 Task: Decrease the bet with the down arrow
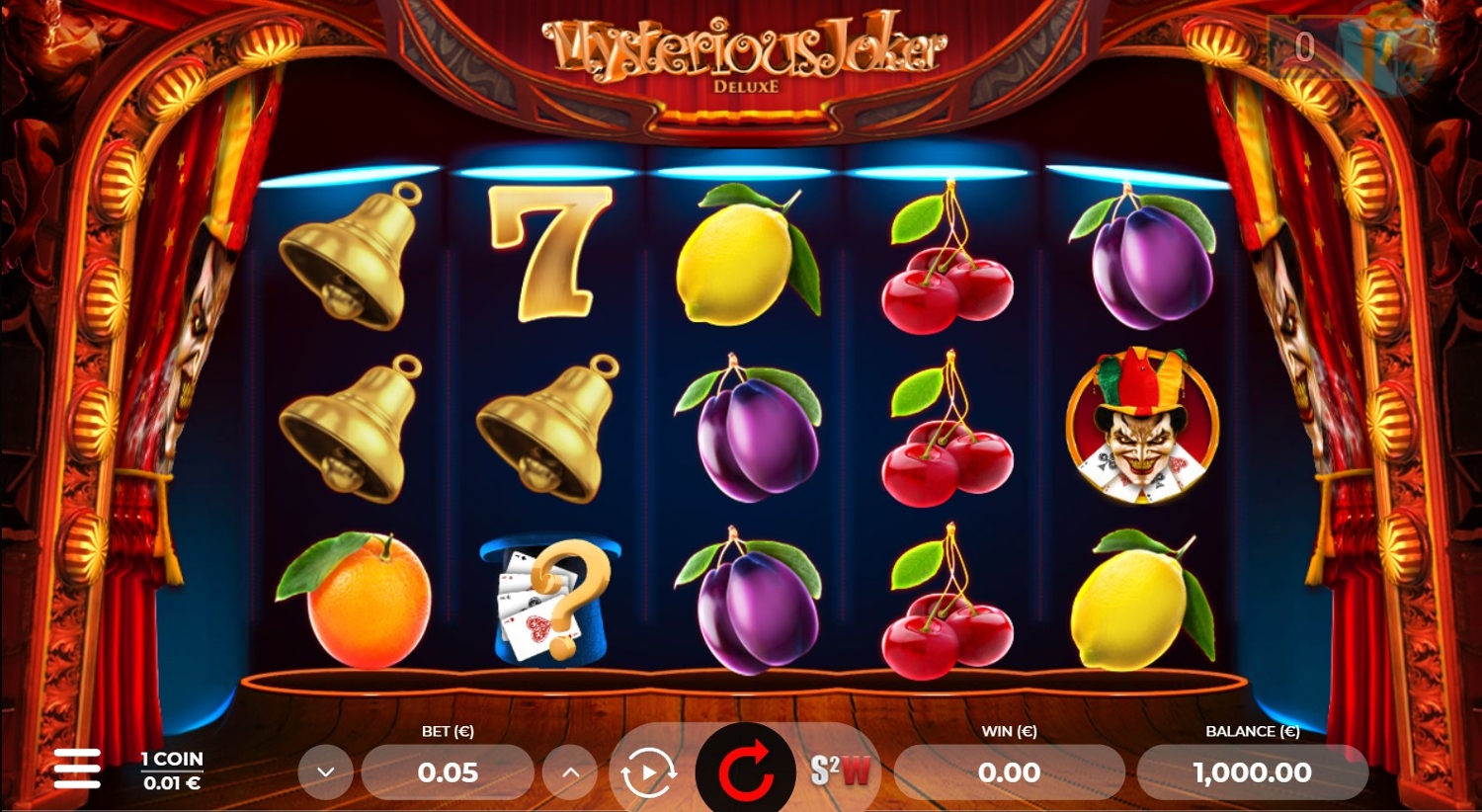point(326,772)
